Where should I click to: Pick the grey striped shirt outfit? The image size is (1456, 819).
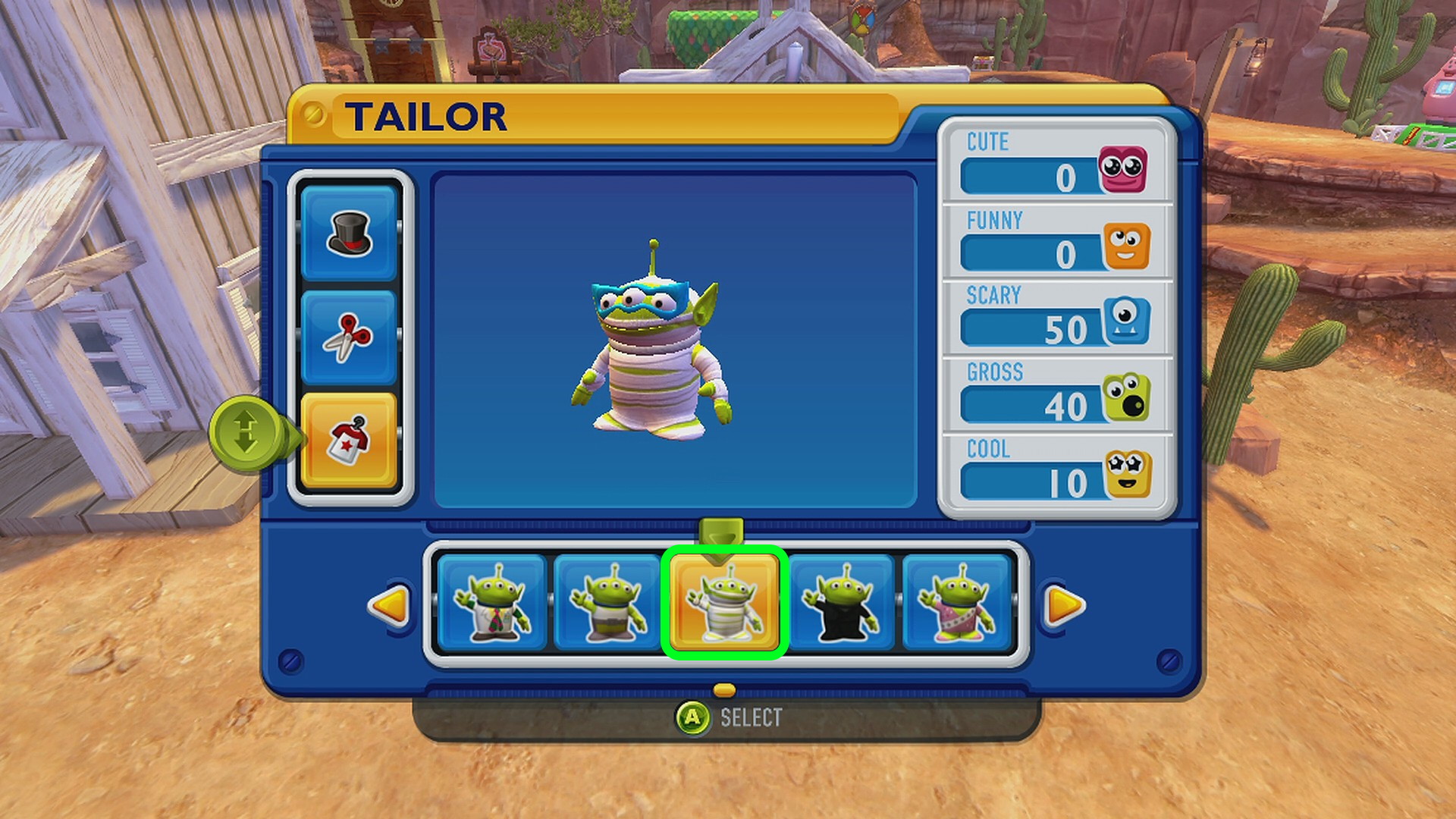[x=607, y=603]
